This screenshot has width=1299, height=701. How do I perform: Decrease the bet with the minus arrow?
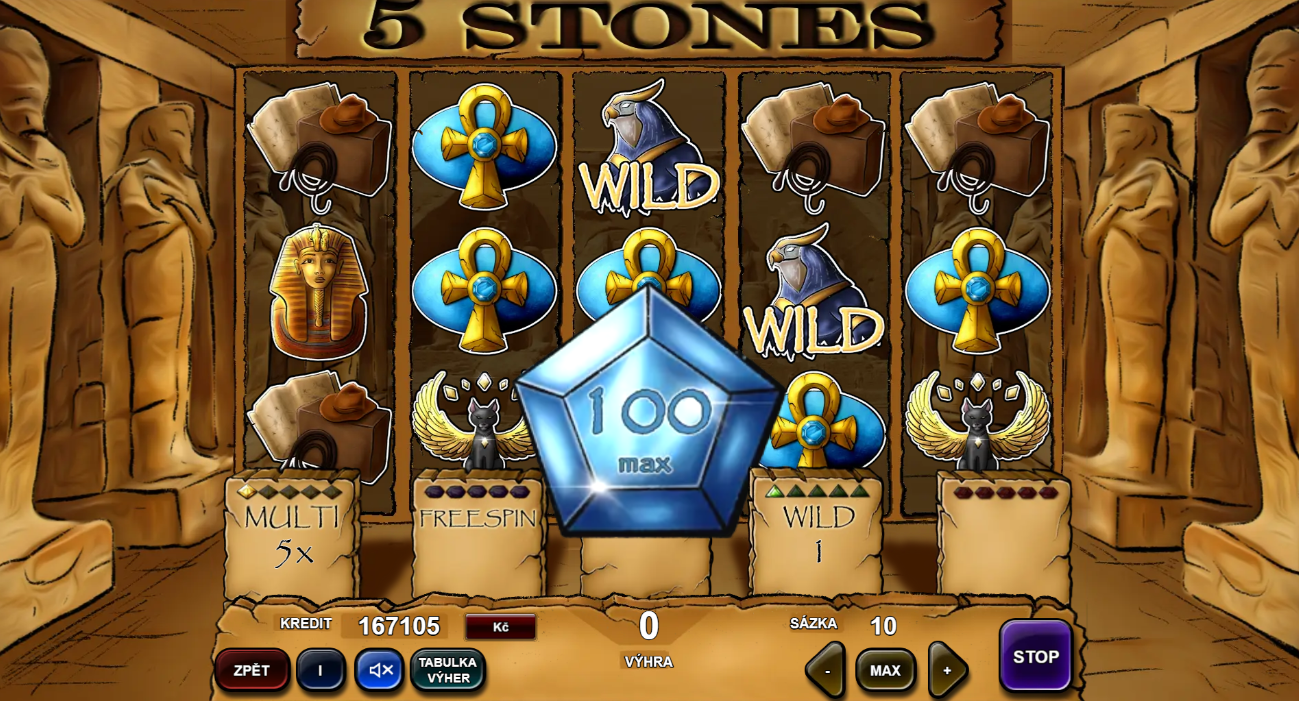(826, 670)
